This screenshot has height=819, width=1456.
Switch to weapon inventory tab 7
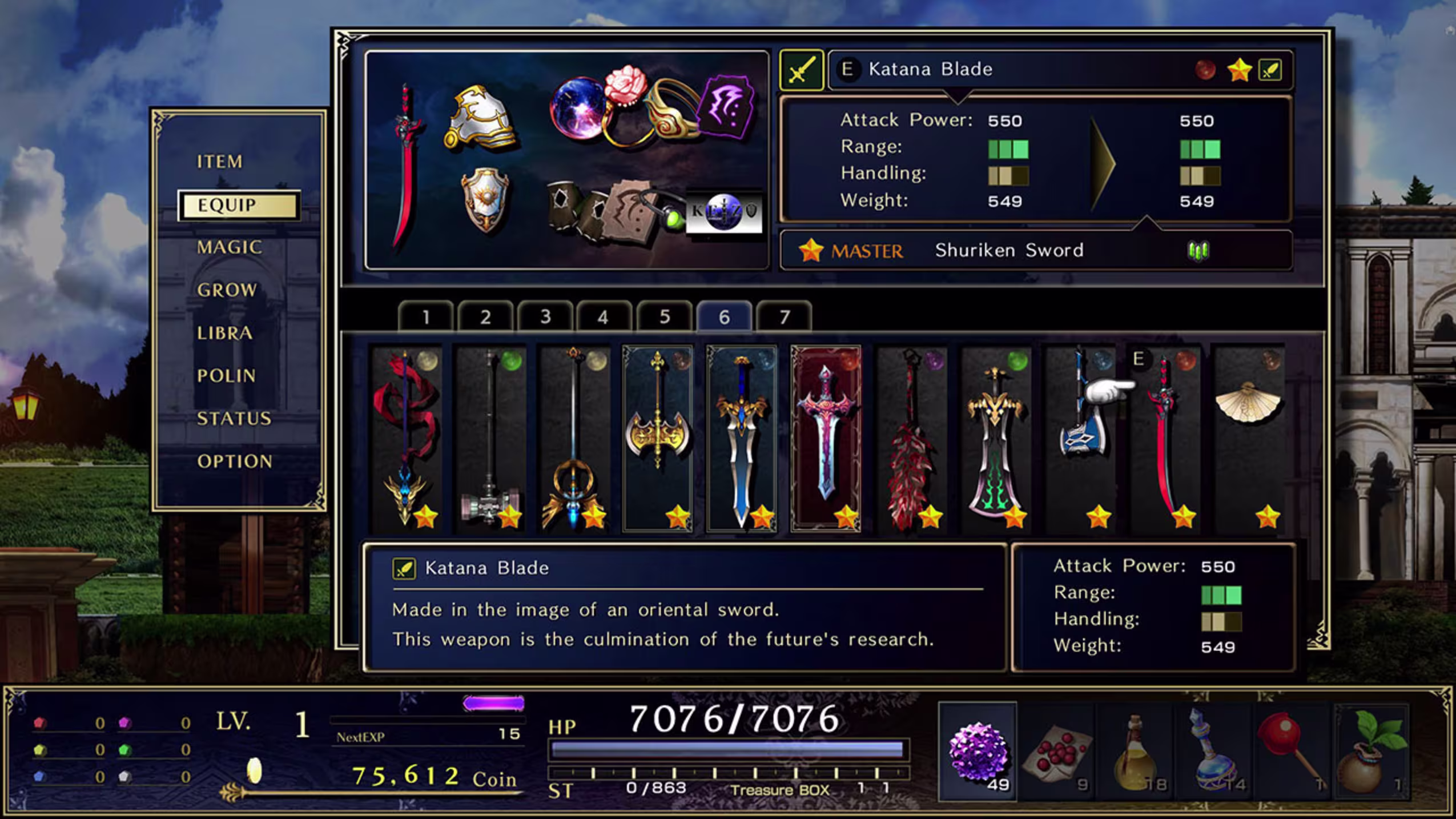click(x=785, y=315)
